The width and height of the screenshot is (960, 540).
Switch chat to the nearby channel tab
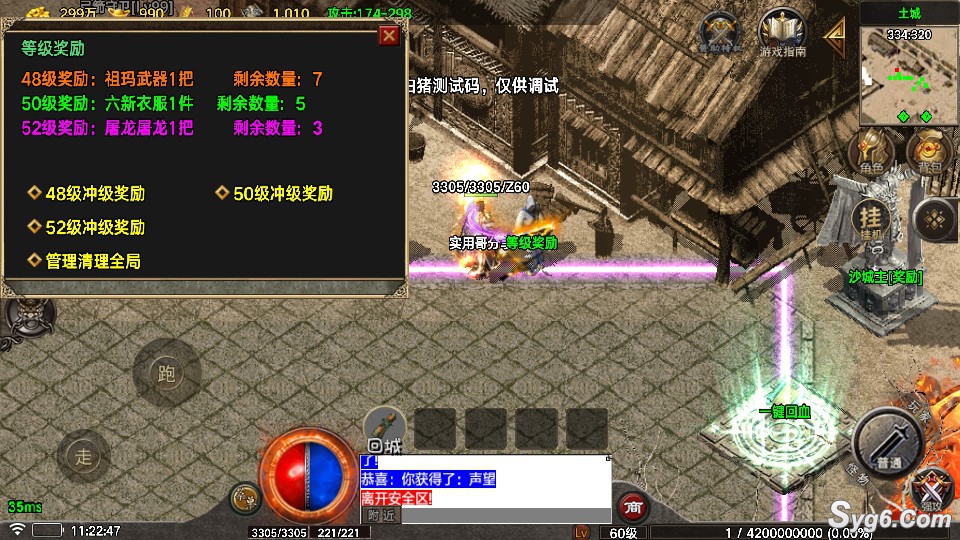point(380,515)
